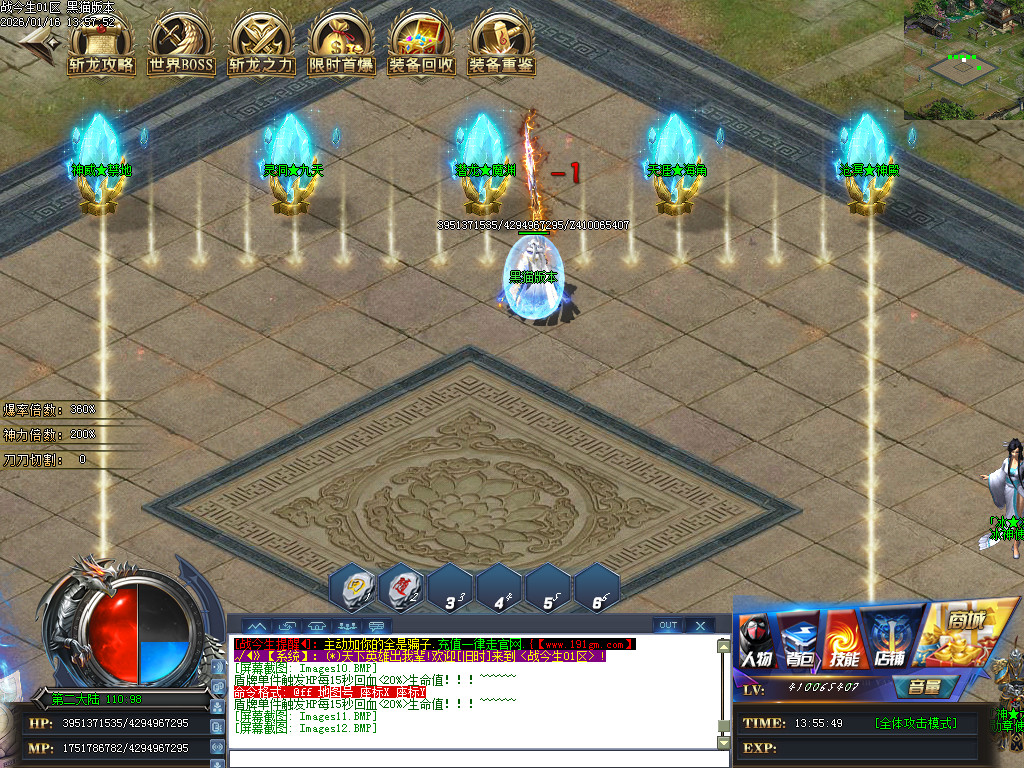The width and height of the screenshot is (1024, 768).
Task: Click the minimap
Action: coord(963,60)
